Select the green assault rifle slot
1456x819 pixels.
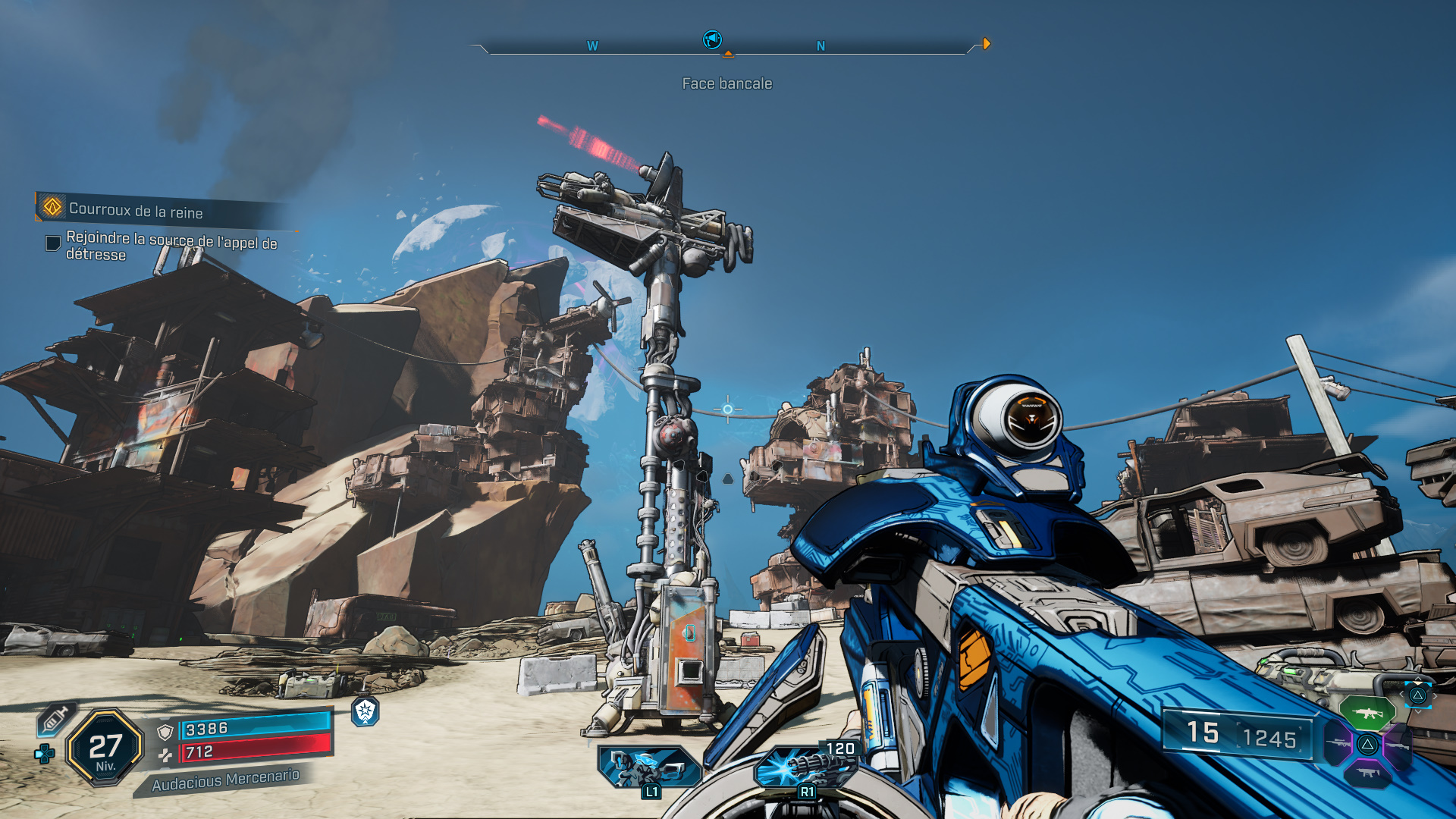pyautogui.click(x=1367, y=713)
